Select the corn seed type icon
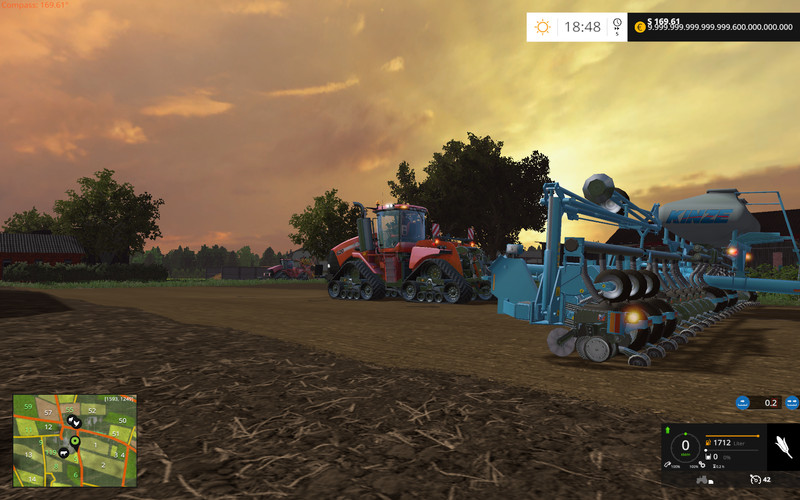The height and width of the screenshot is (500, 800). coord(783,446)
